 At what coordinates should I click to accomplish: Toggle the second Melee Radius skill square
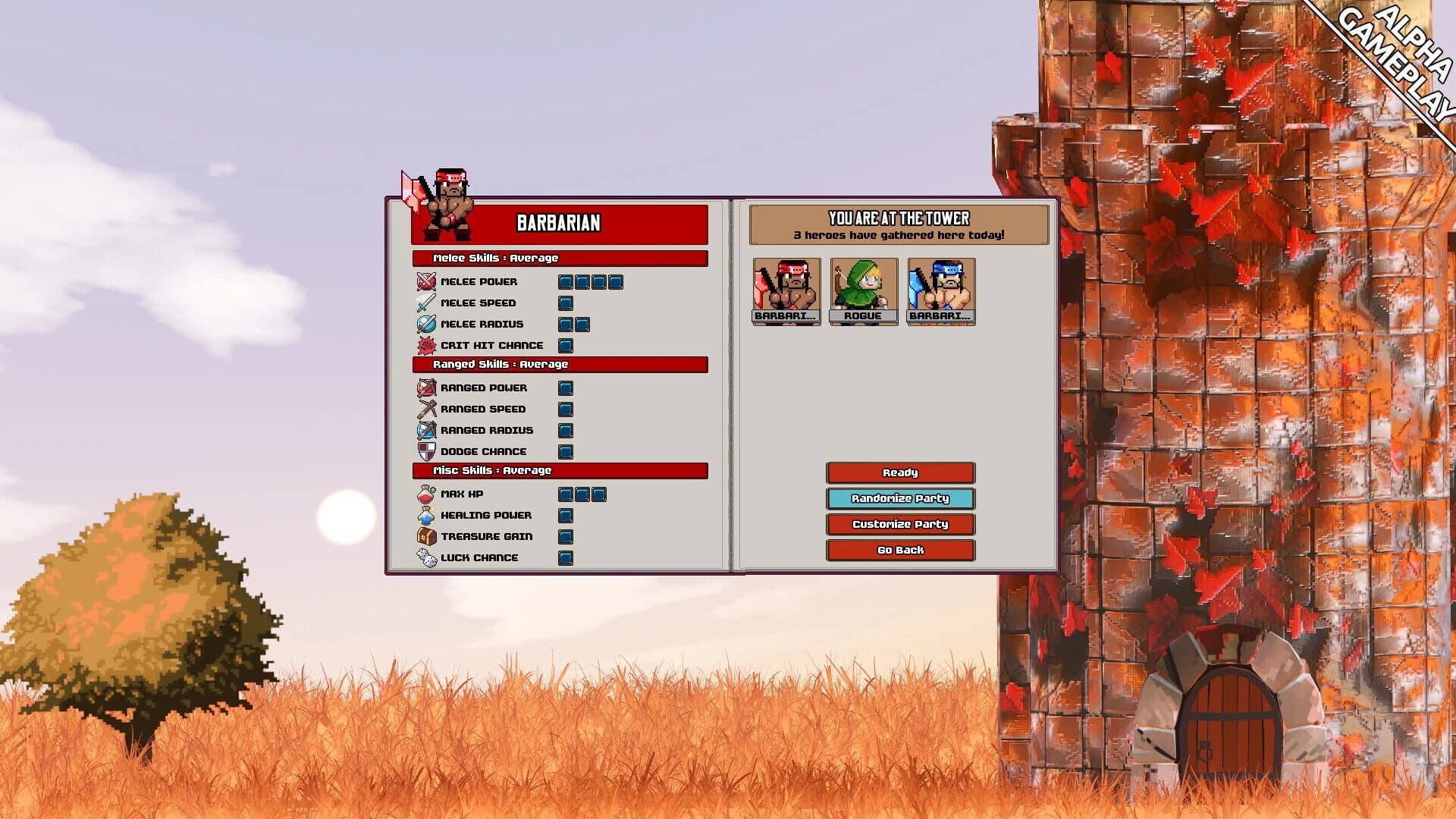(582, 324)
